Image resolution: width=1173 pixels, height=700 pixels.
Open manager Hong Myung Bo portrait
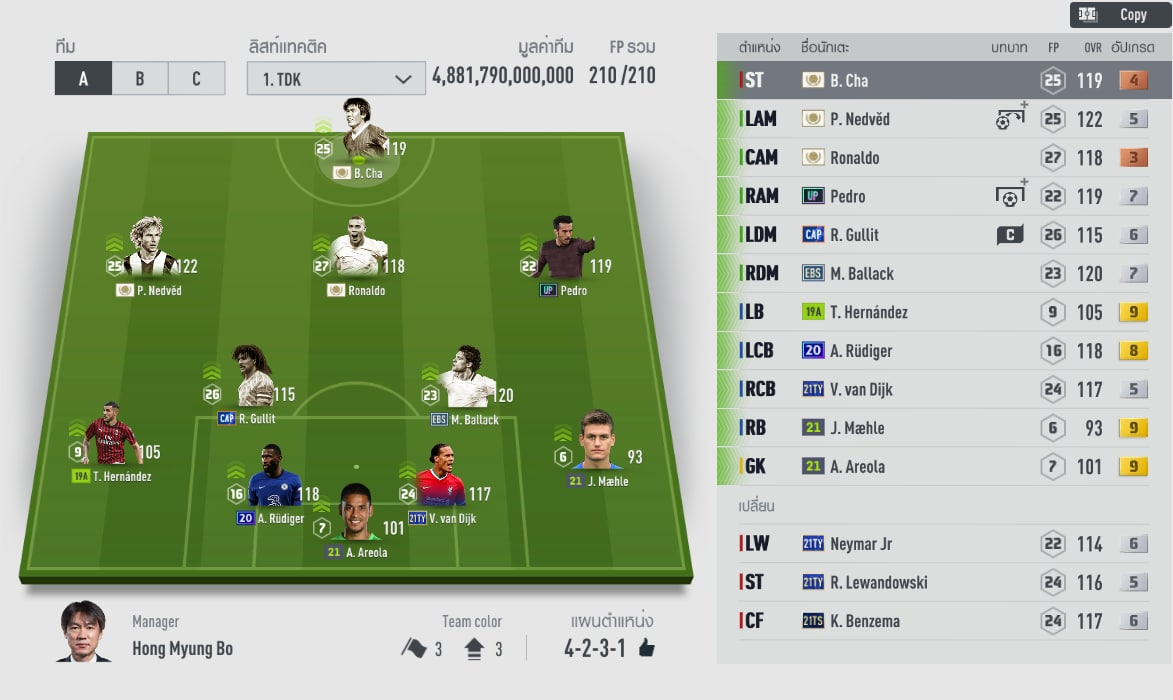[83, 633]
